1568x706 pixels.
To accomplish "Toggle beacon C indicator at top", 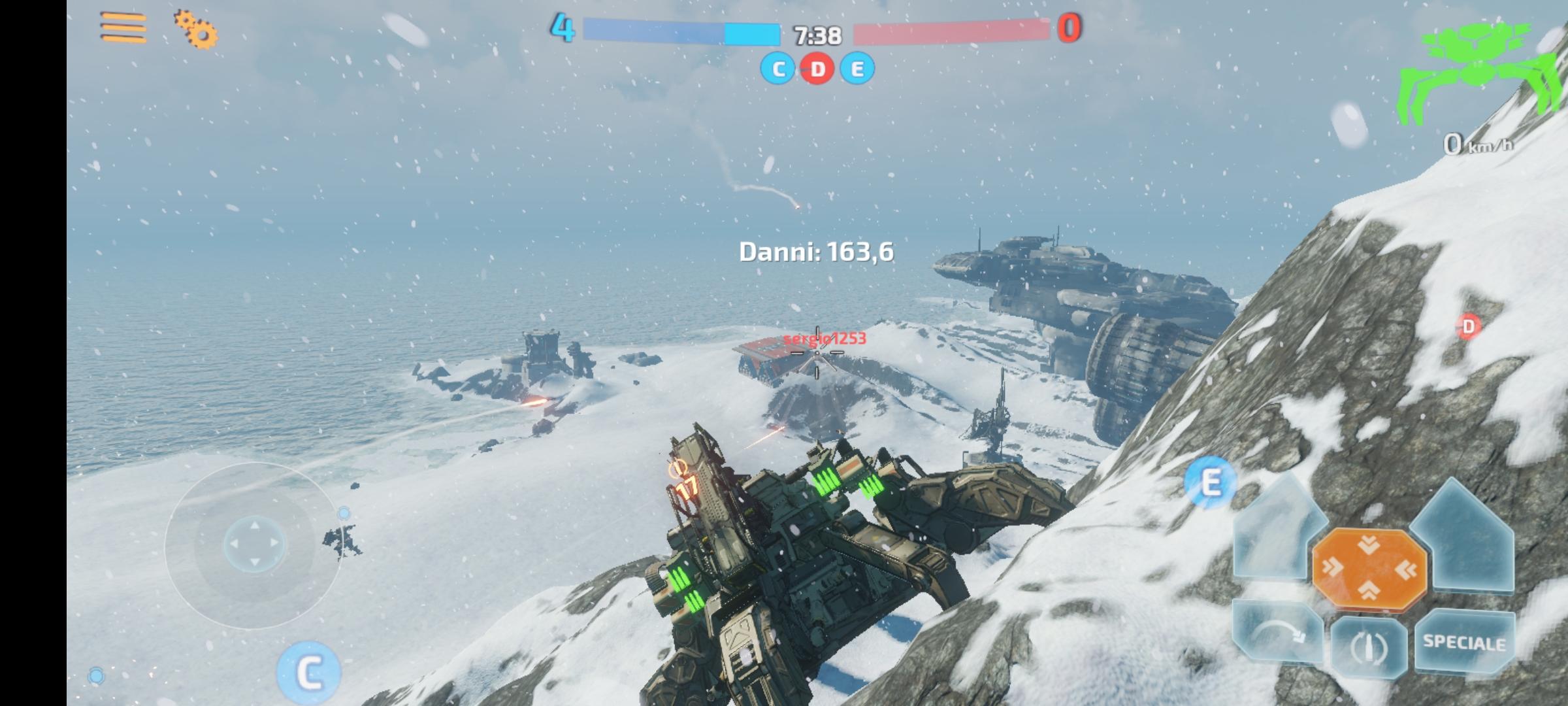I will (777, 68).
